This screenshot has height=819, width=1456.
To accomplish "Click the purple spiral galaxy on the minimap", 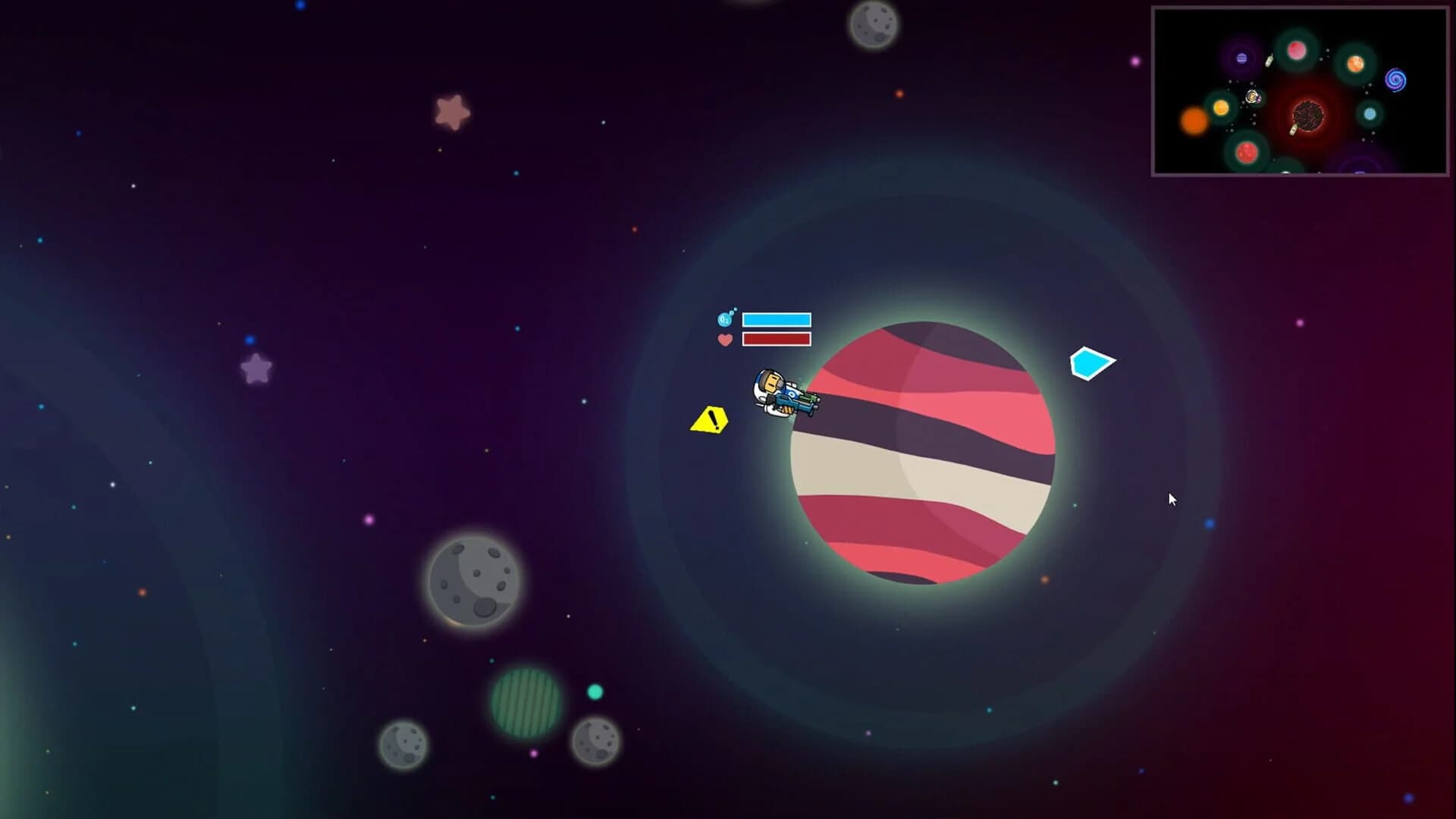I will point(1396,80).
